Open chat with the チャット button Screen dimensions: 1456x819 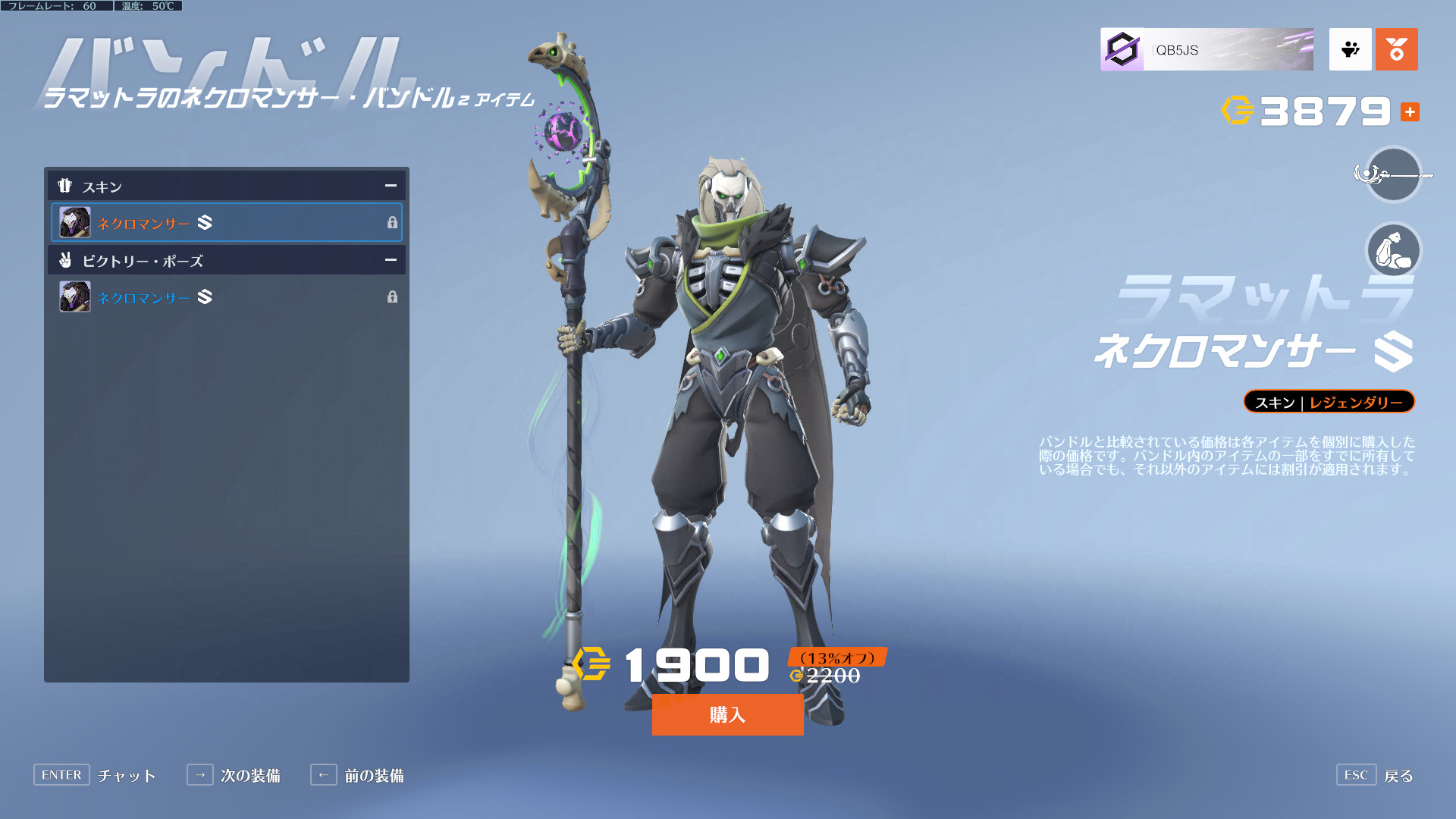[95, 775]
